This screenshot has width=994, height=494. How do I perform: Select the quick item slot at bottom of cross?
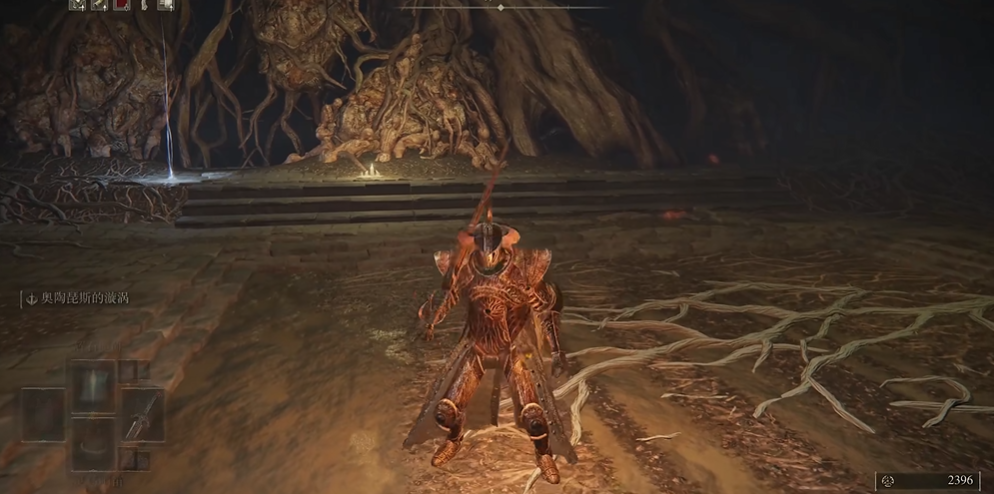point(93,443)
